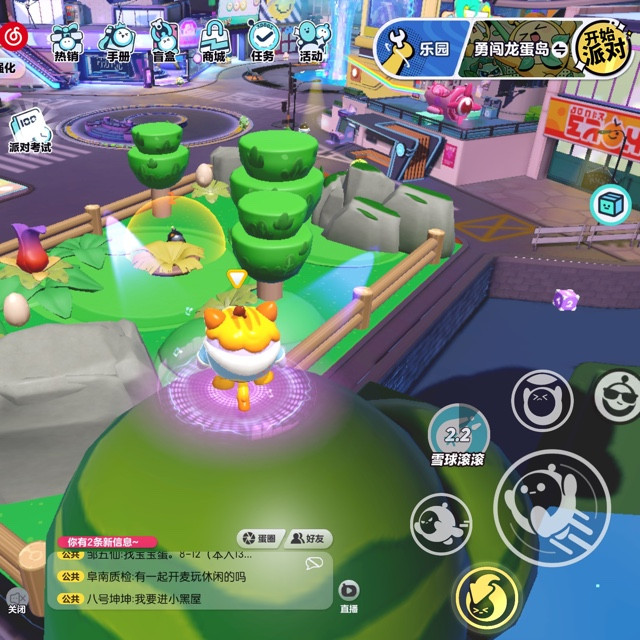Start the party with 开始派对
640x640 pixels.
pos(607,47)
